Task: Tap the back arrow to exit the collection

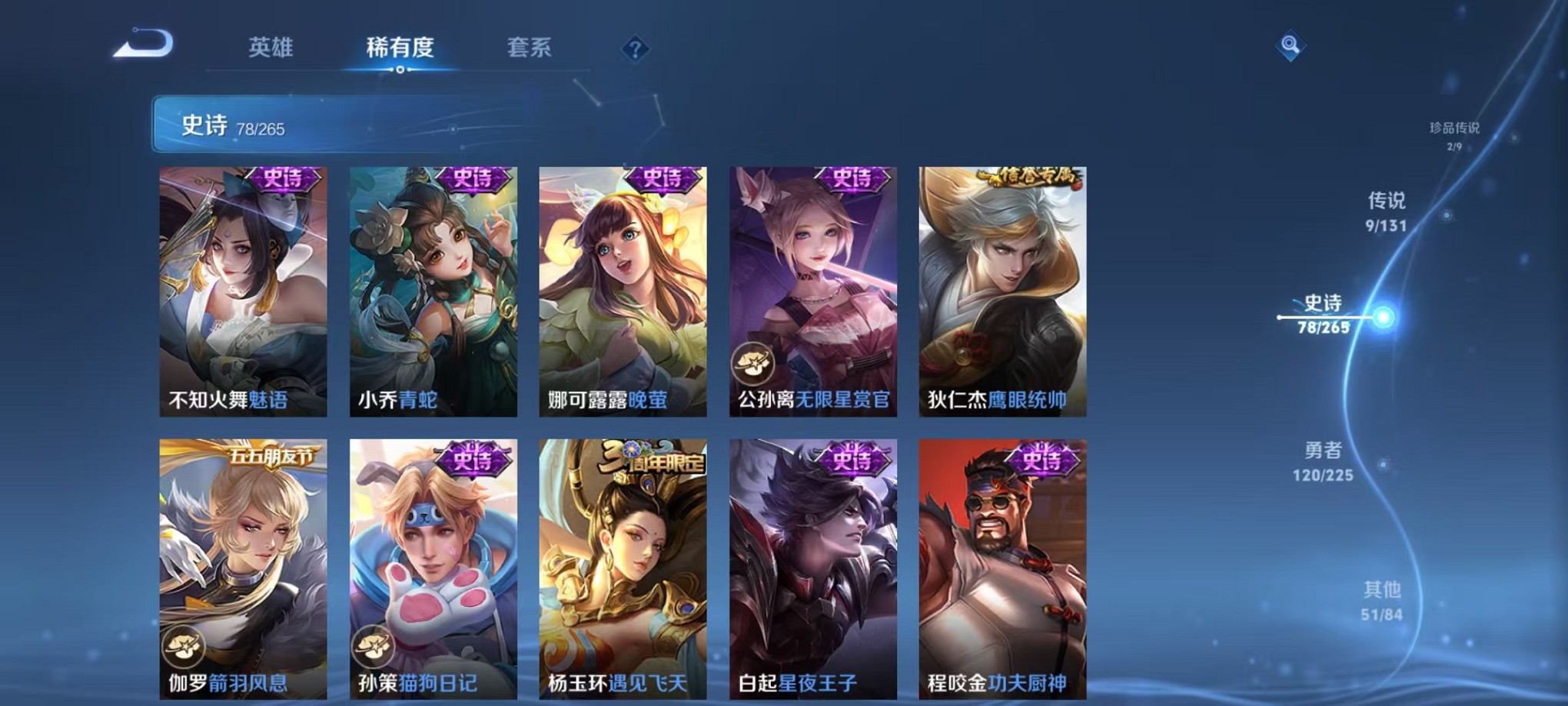Action: point(145,46)
